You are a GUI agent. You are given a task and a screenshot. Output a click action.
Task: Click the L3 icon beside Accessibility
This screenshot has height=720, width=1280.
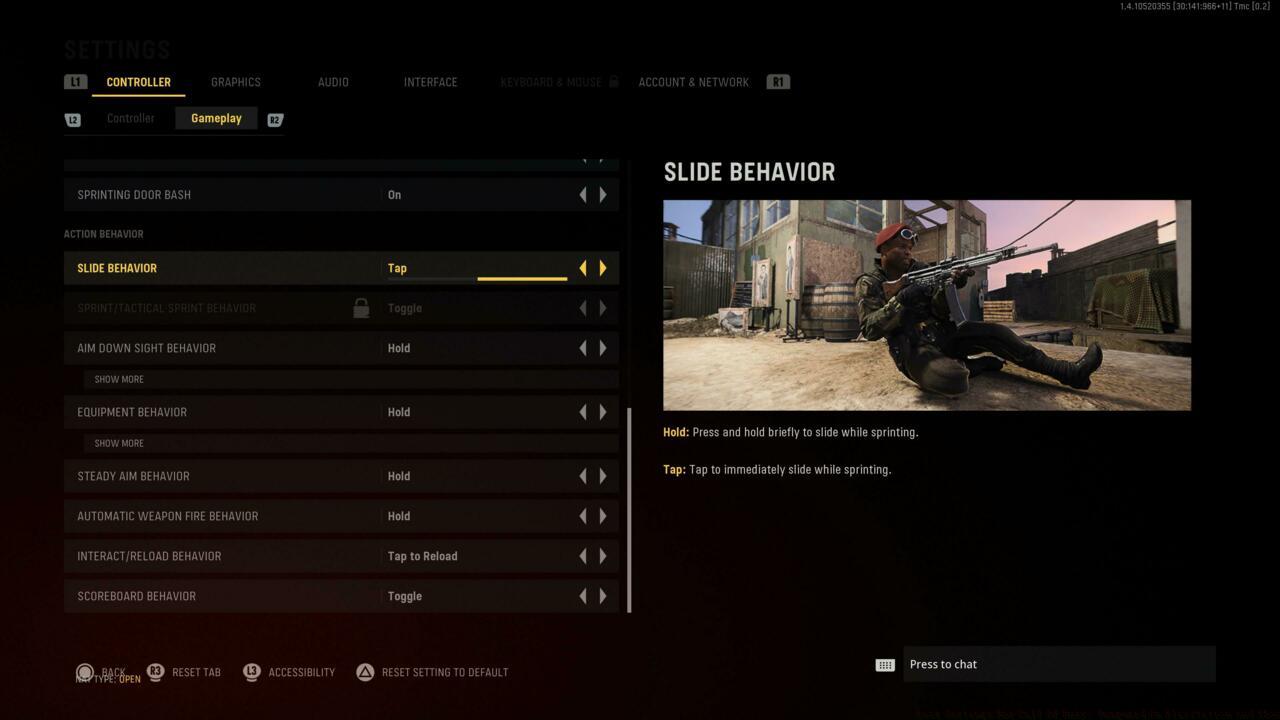point(251,672)
